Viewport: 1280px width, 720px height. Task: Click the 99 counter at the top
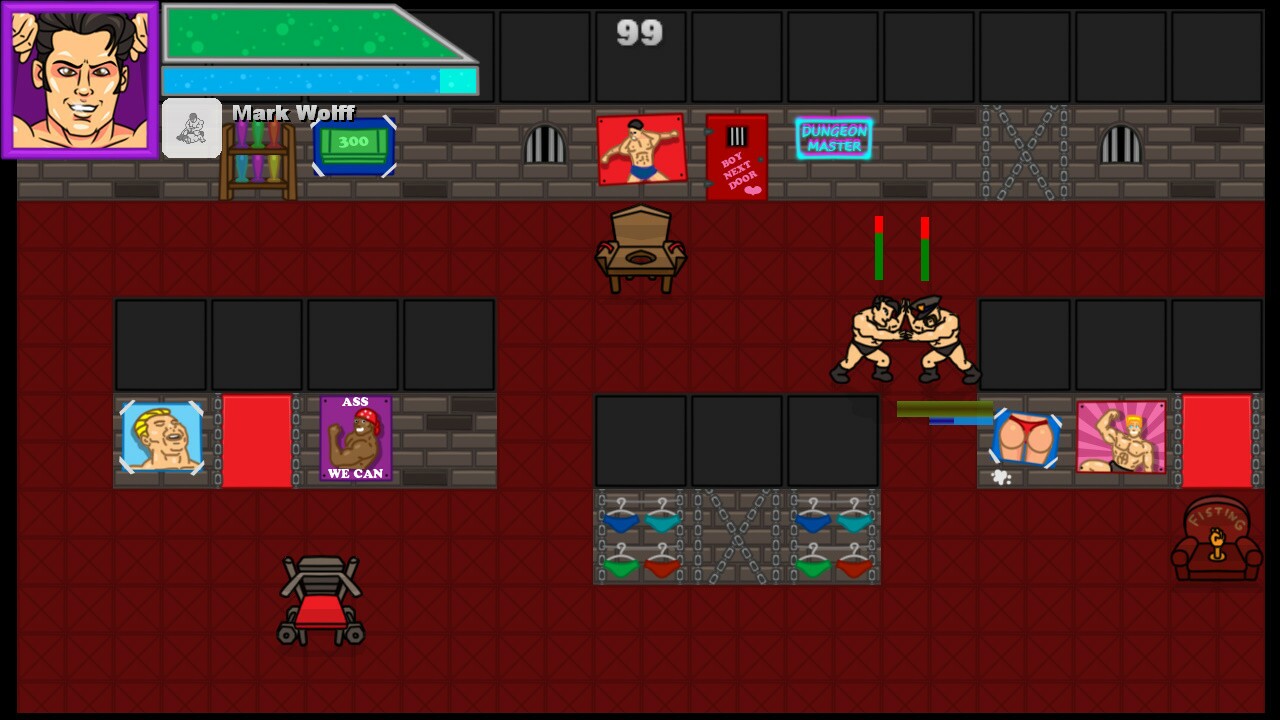639,33
